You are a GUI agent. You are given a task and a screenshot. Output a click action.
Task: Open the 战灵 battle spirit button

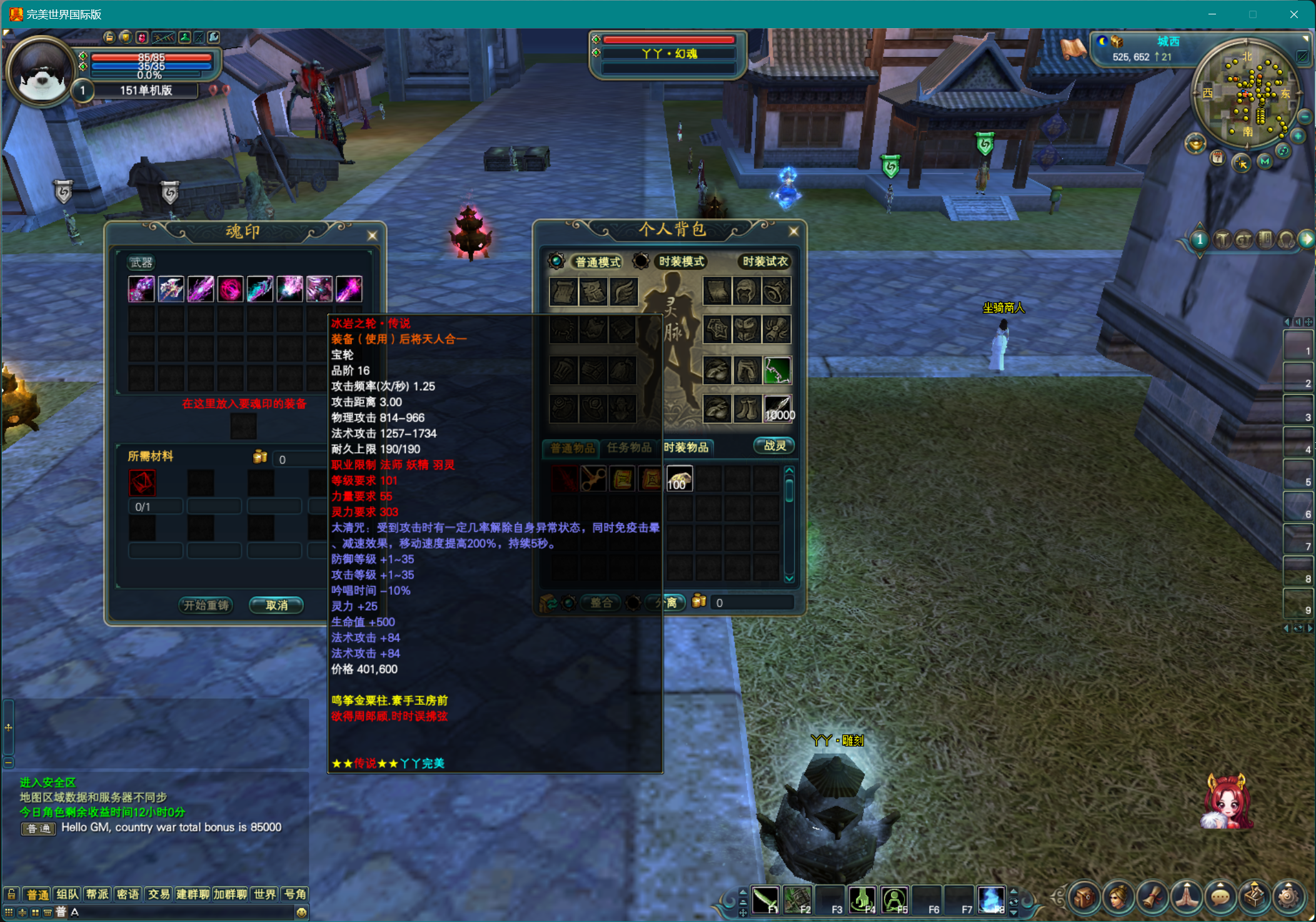(774, 445)
